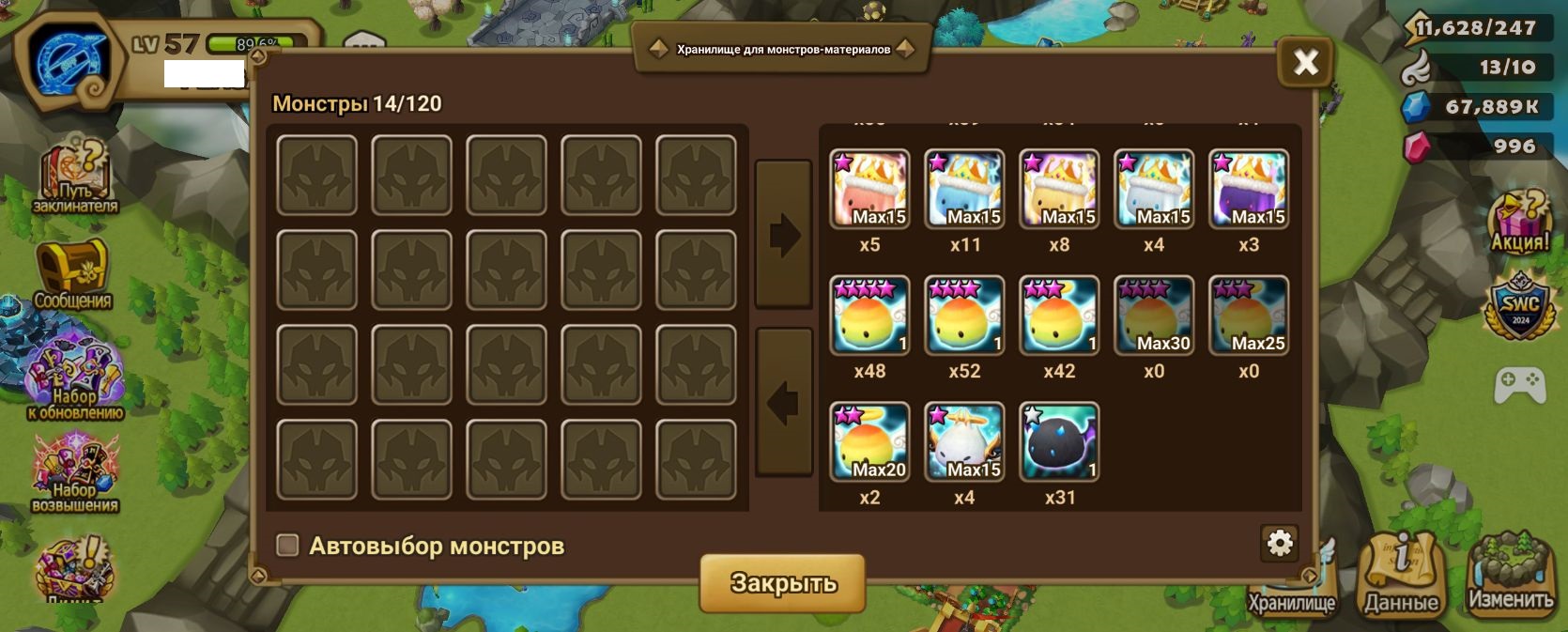The image size is (1568, 632).
Task: Select the pink king Angelmon with x5
Action: [x=869, y=189]
